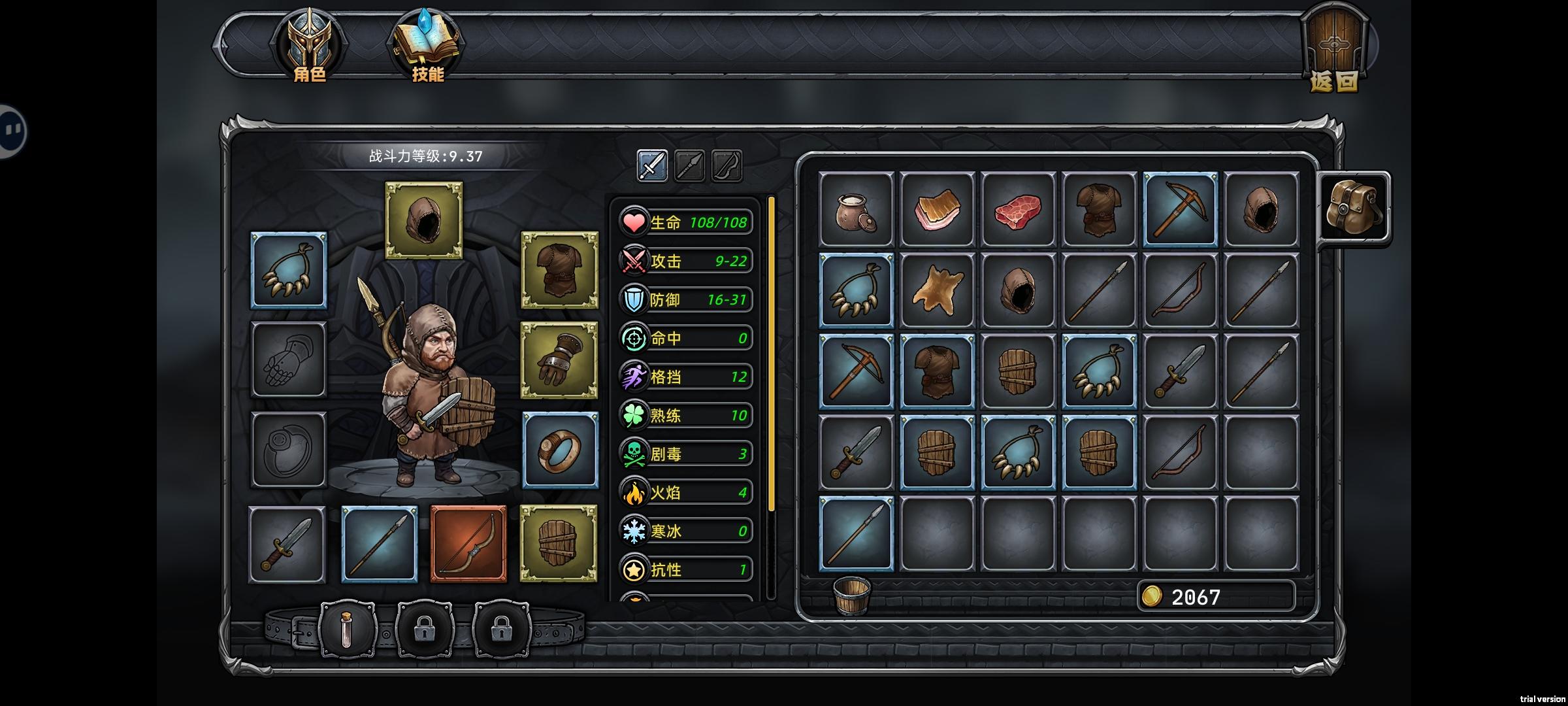Select the potion vial belt slot

tap(347, 630)
